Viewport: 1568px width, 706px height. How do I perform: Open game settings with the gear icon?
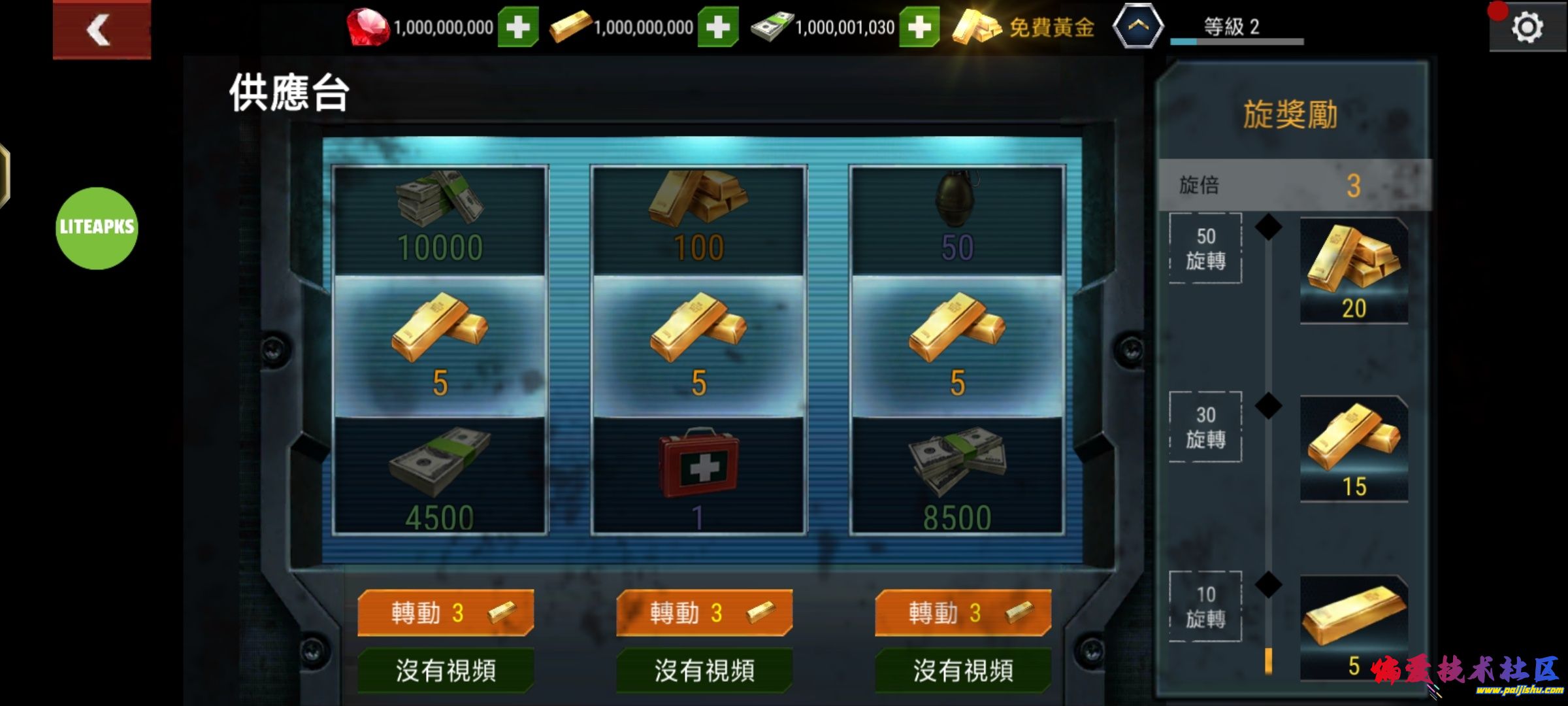coord(1527,27)
